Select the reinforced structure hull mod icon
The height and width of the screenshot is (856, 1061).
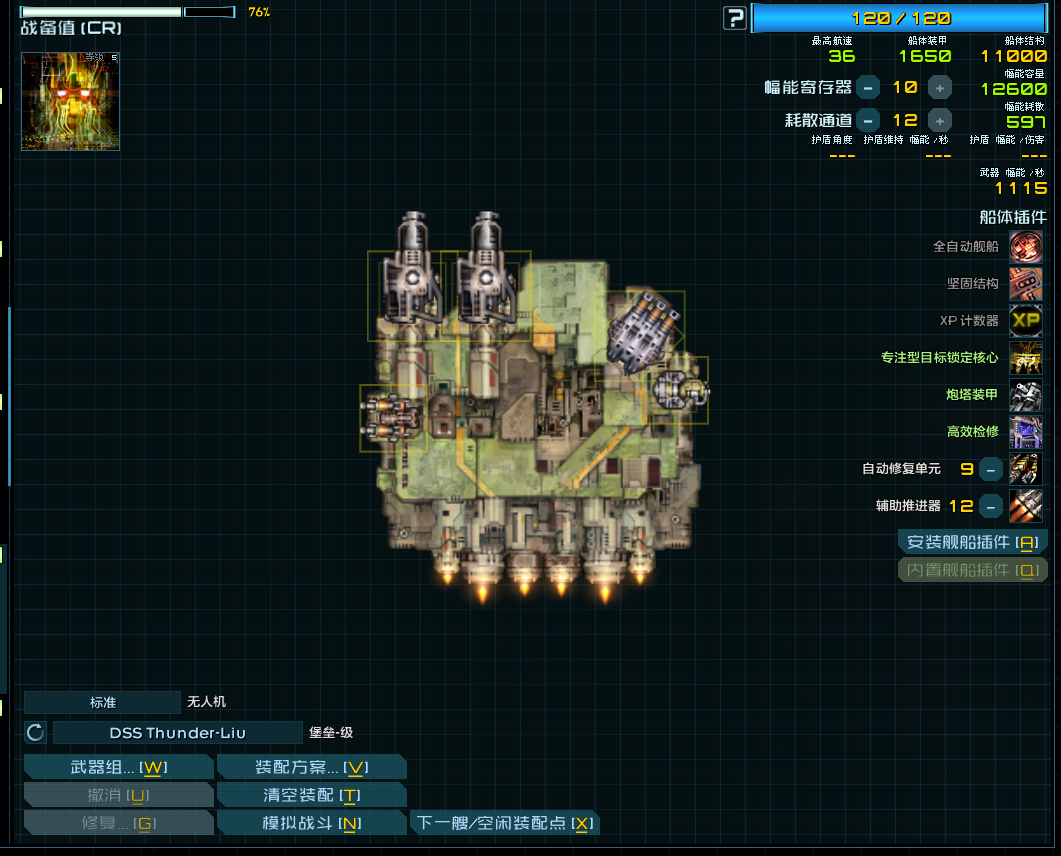coord(1025,283)
